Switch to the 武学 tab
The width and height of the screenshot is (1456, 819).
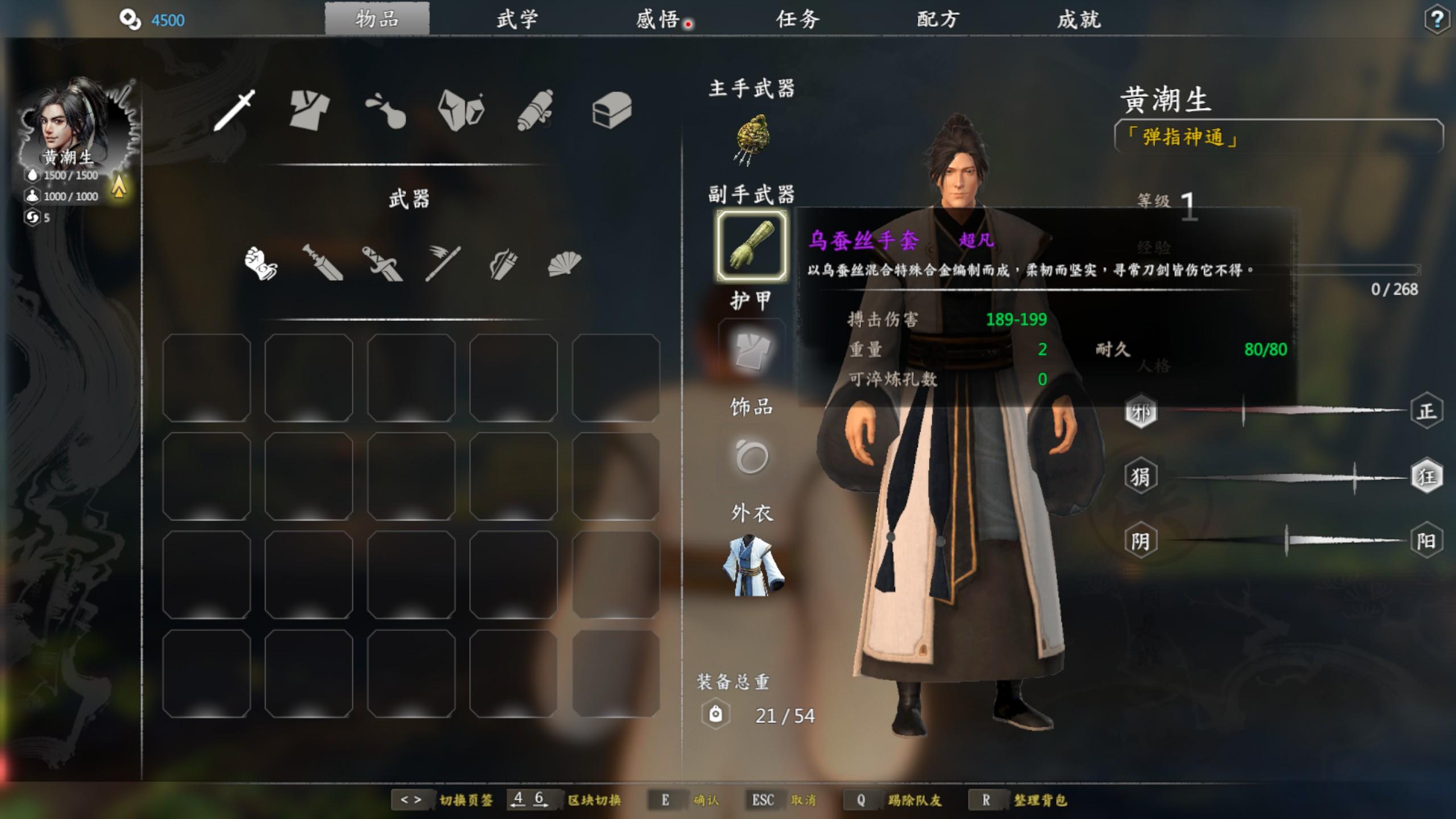click(x=516, y=20)
